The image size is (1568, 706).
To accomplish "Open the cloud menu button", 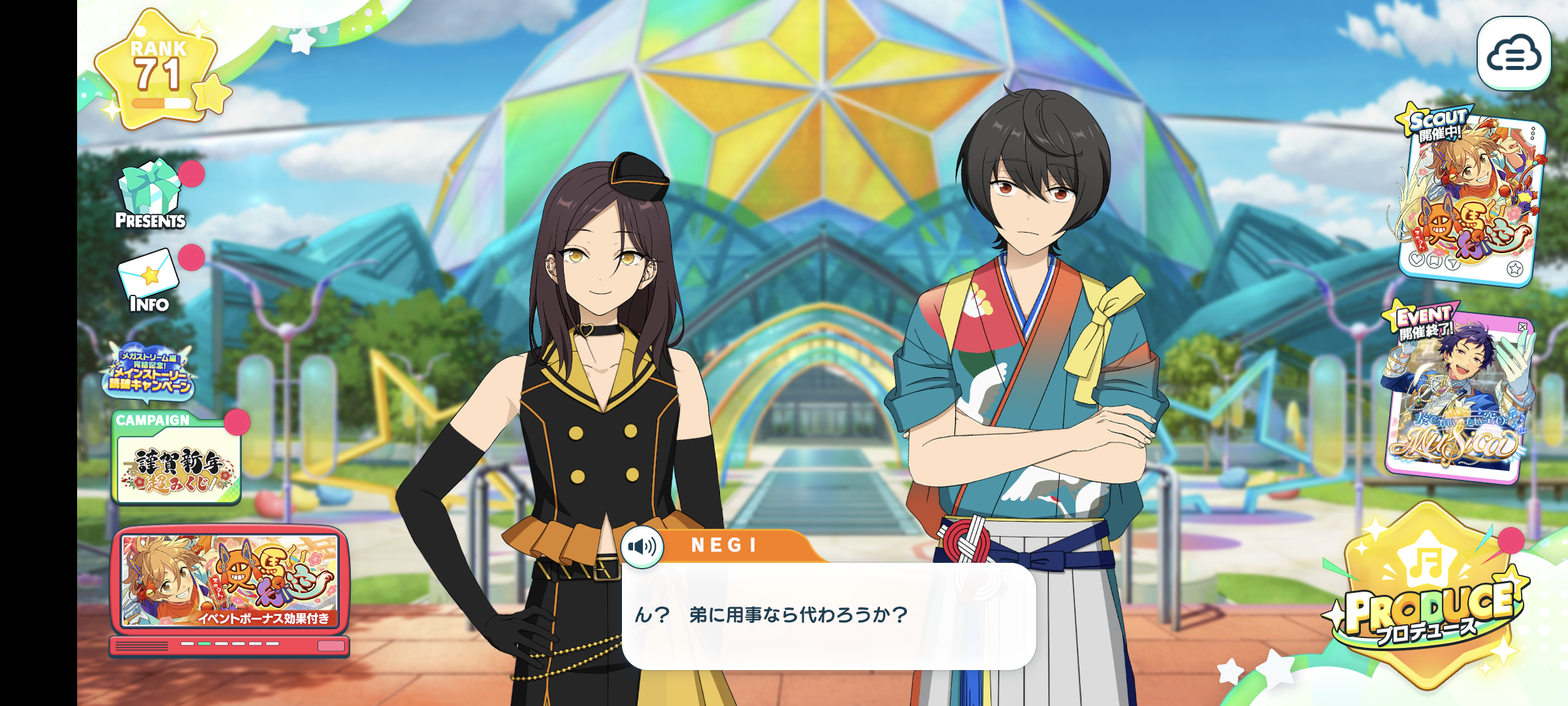I will coord(1513,54).
